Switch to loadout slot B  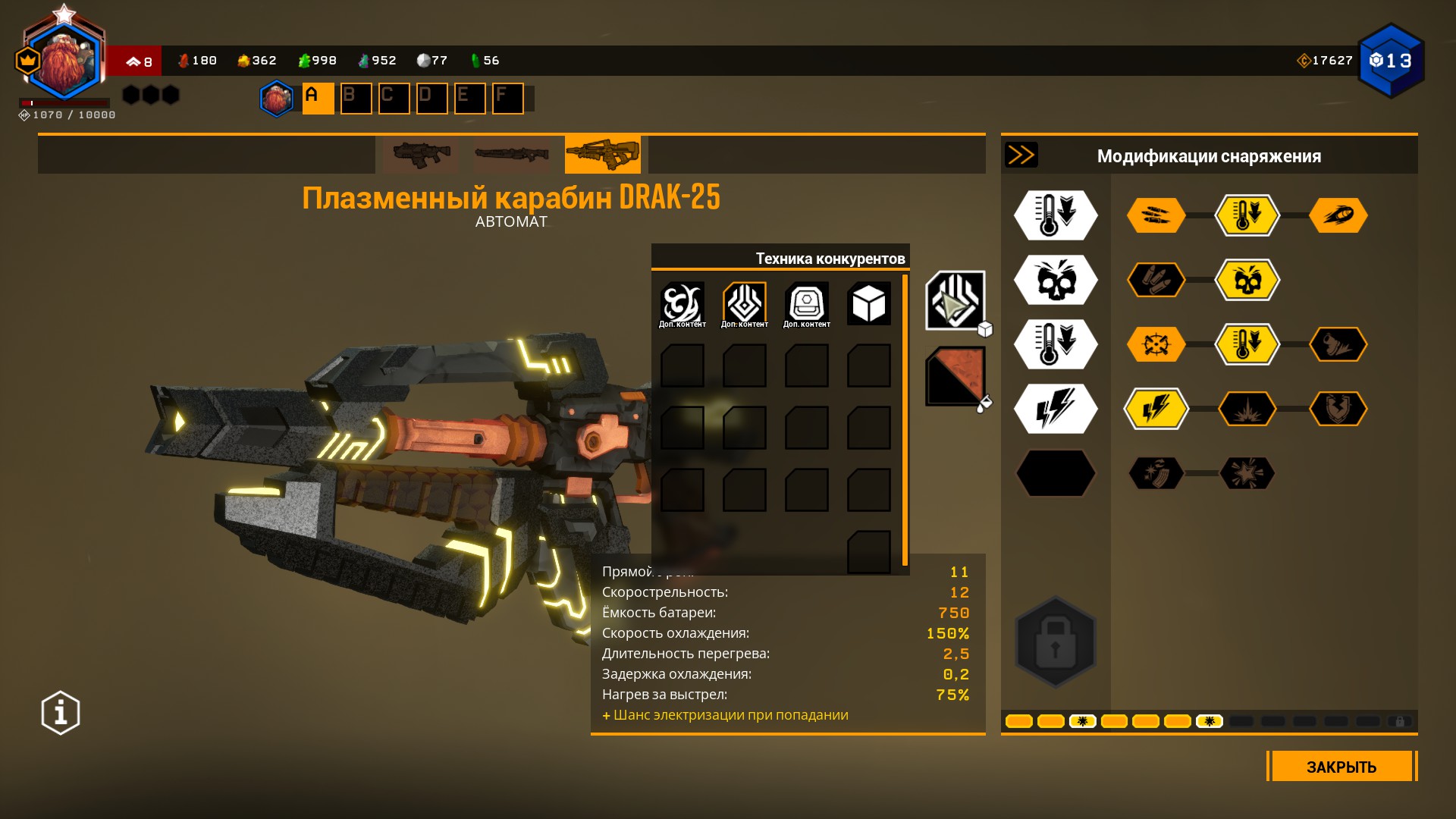point(356,99)
